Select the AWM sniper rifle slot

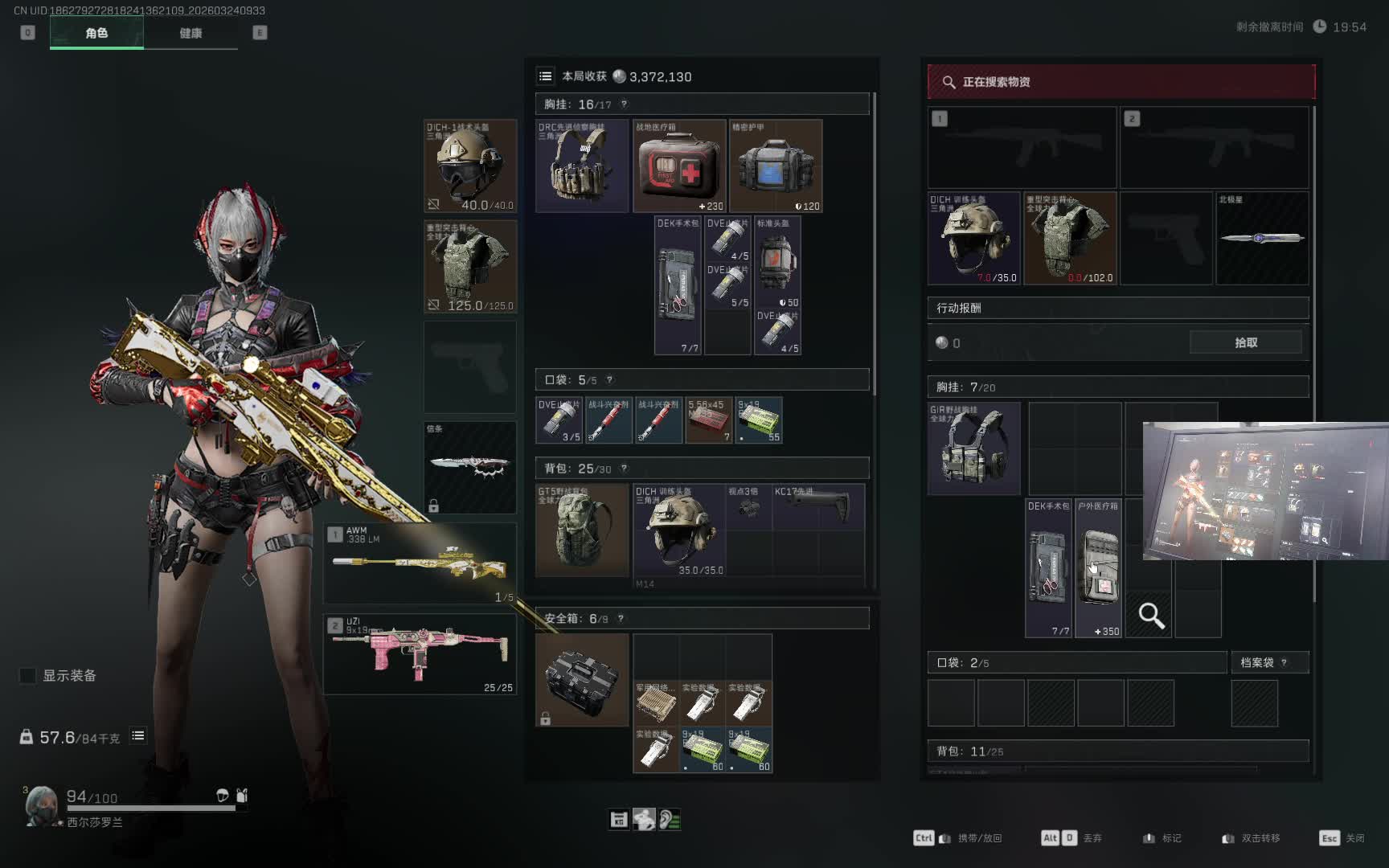click(x=420, y=563)
